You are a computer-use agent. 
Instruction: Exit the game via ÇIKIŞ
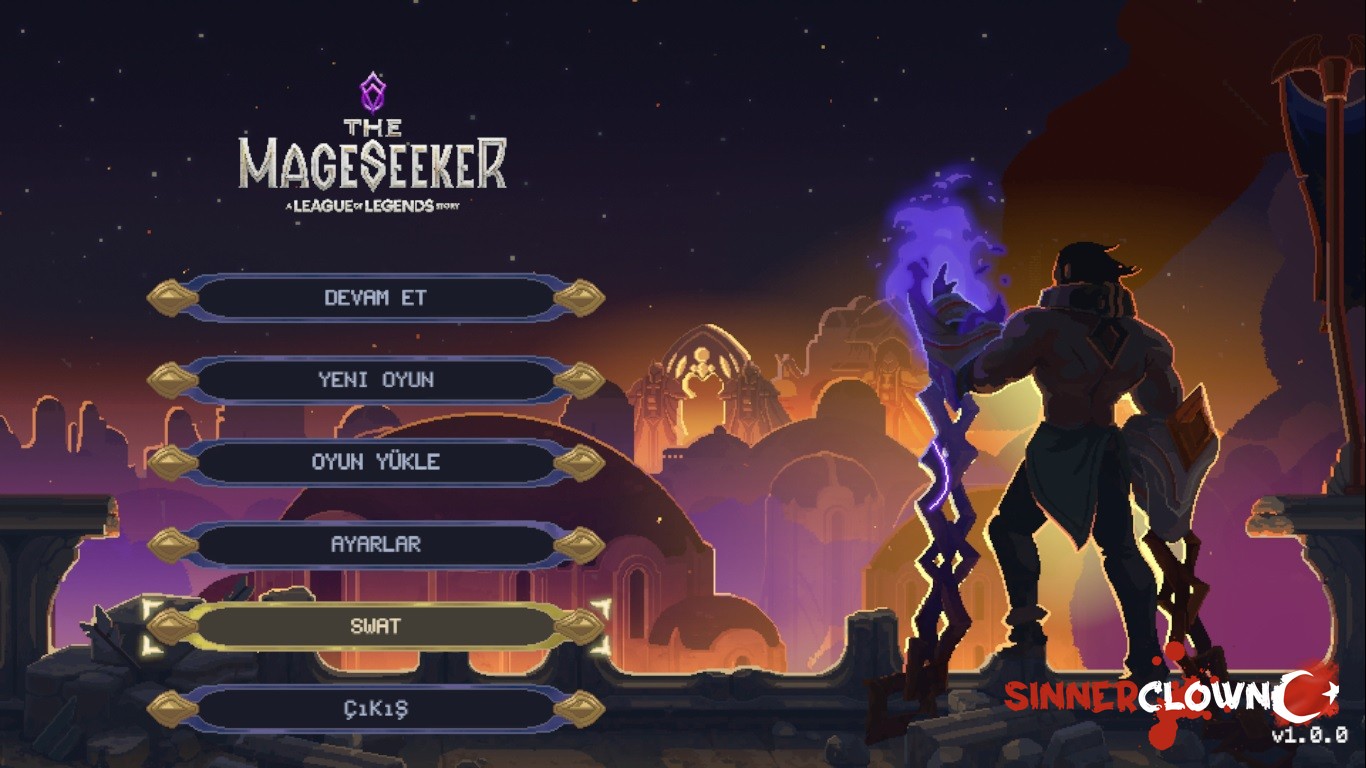[375, 709]
